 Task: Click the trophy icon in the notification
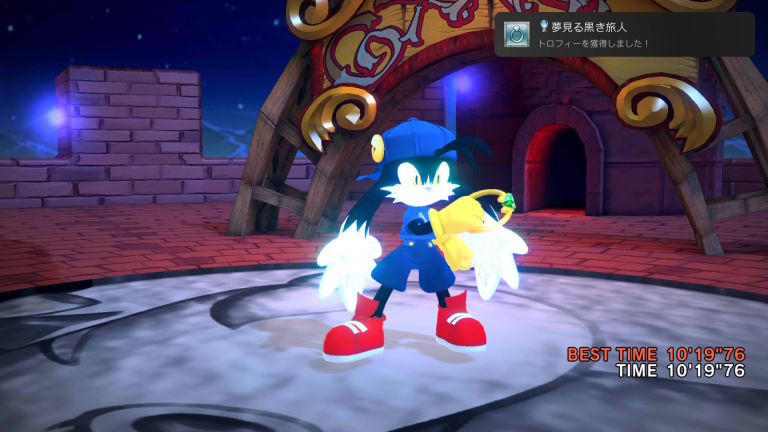[x=517, y=35]
